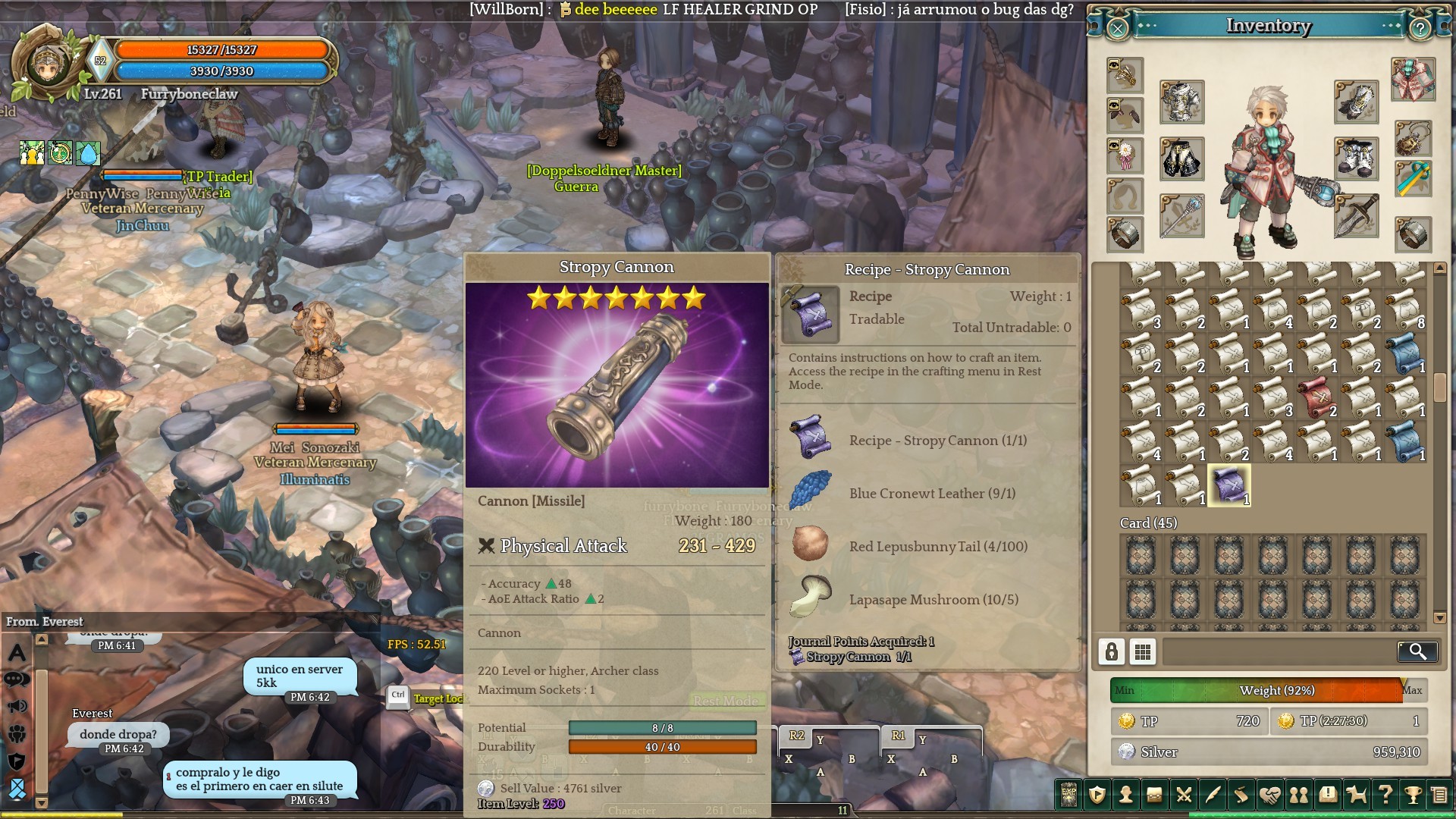Click the inventory grid sort button
The width and height of the screenshot is (1456, 819).
point(1143,651)
